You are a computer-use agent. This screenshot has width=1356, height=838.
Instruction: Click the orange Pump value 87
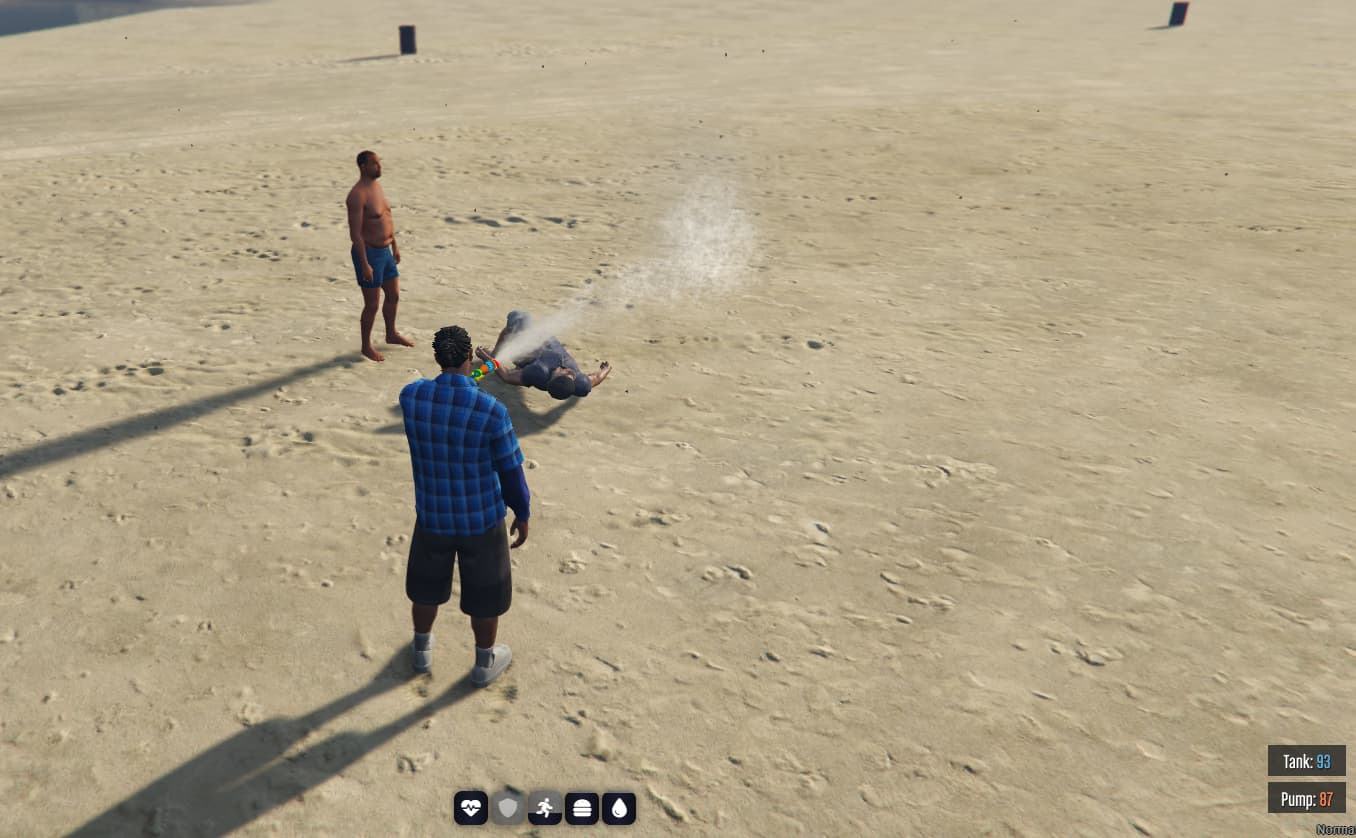(x=1328, y=799)
